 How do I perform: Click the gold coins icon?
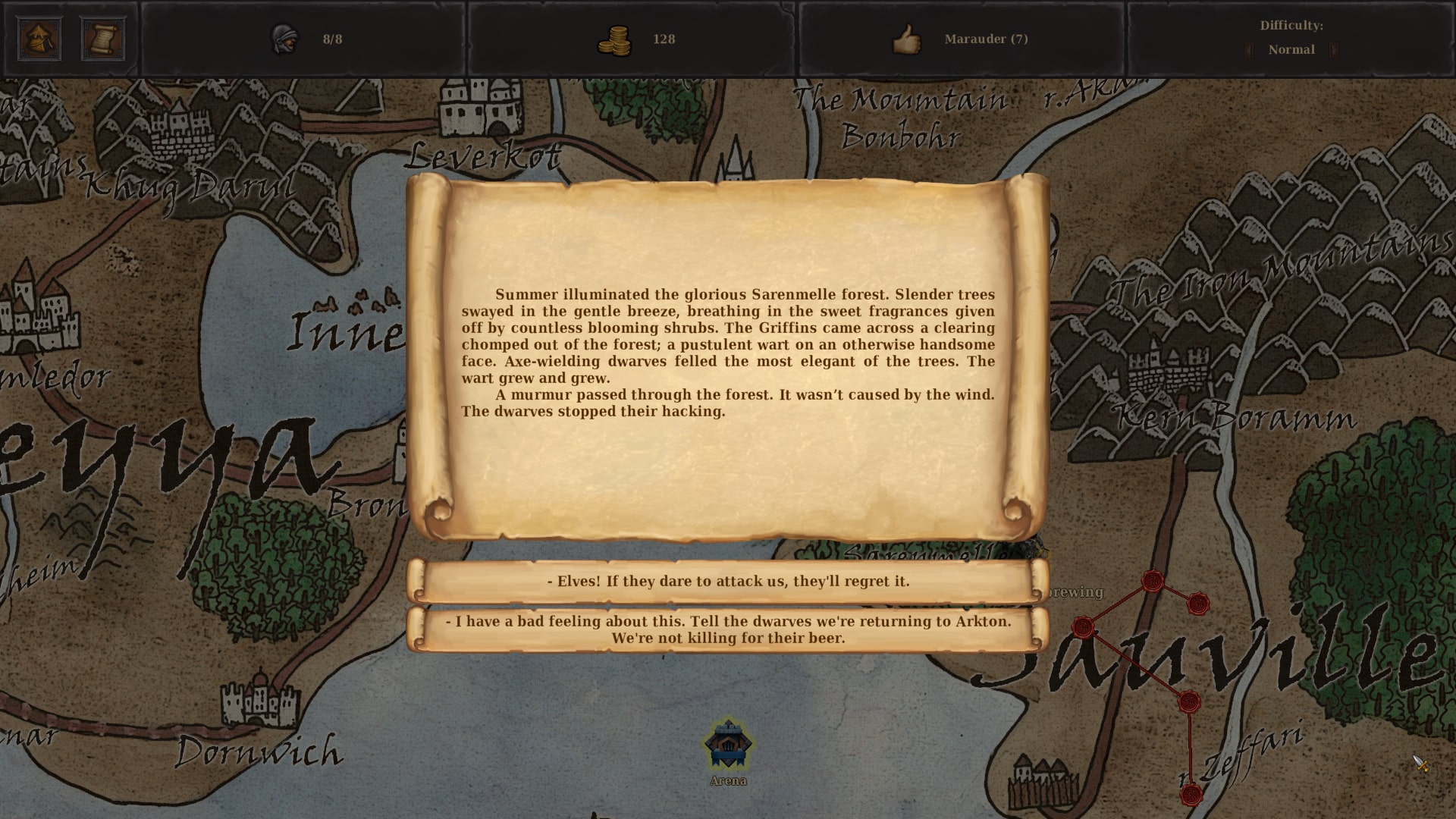tap(616, 39)
